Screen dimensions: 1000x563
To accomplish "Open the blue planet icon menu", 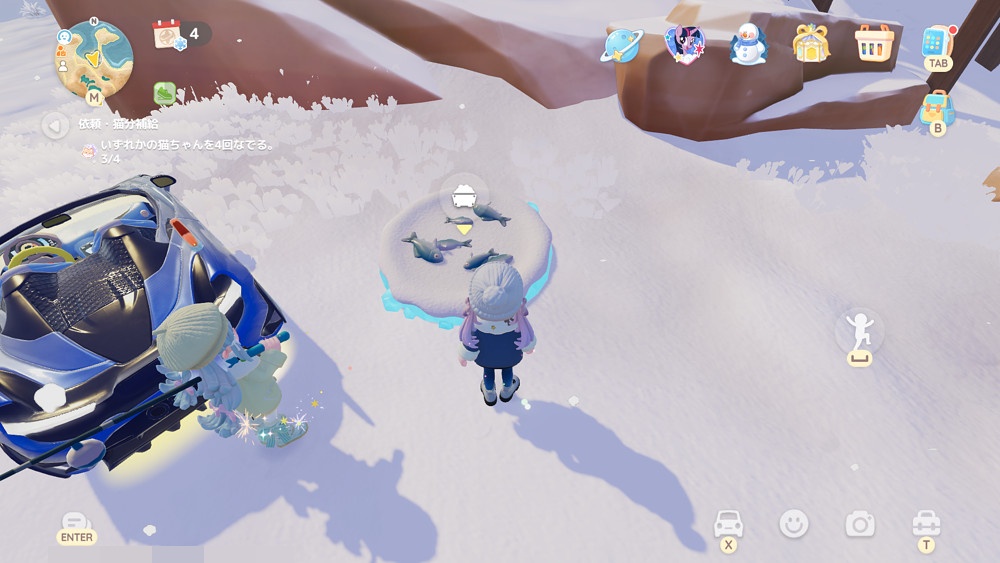I will [621, 44].
